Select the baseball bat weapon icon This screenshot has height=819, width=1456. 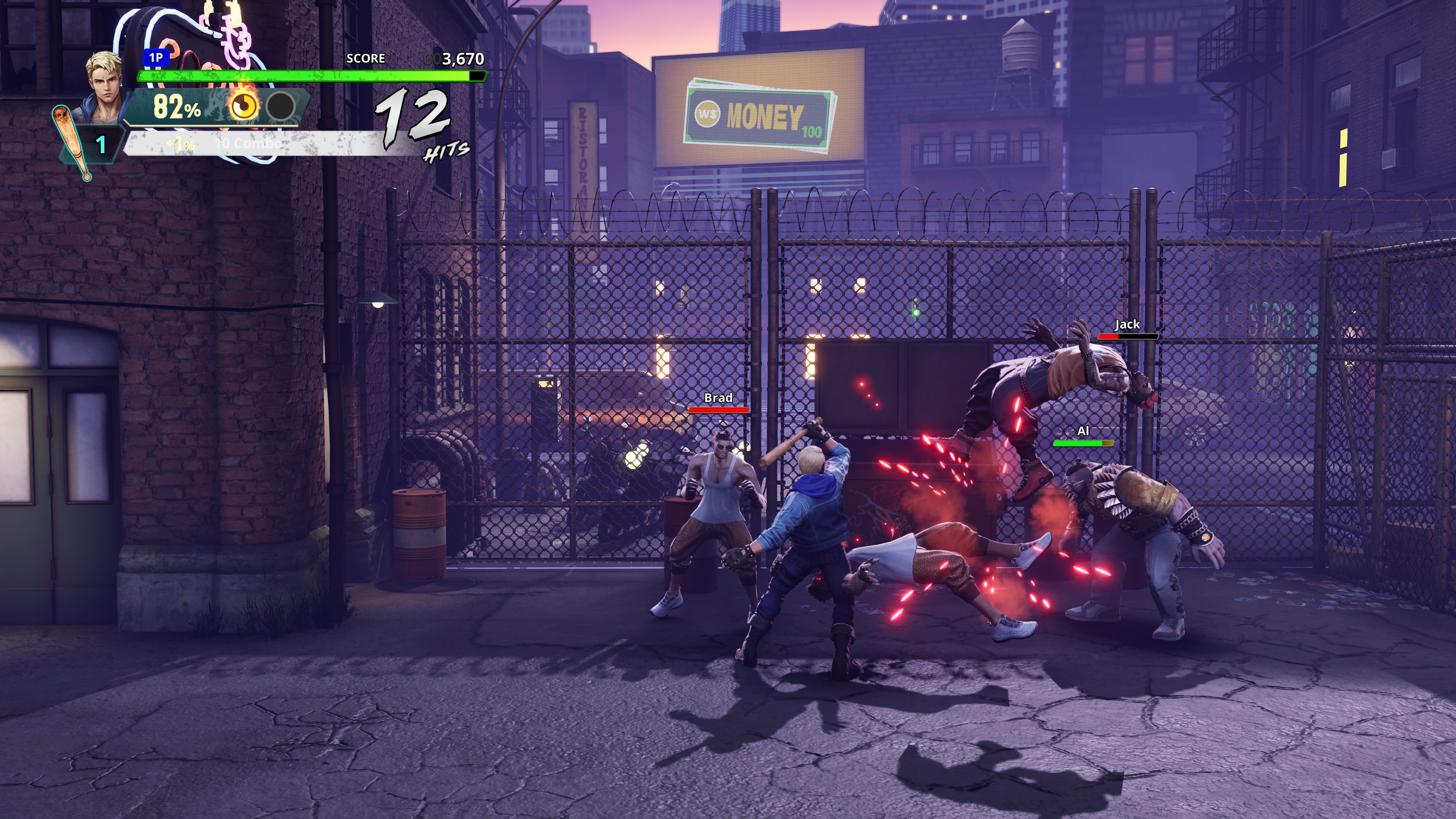[x=72, y=143]
